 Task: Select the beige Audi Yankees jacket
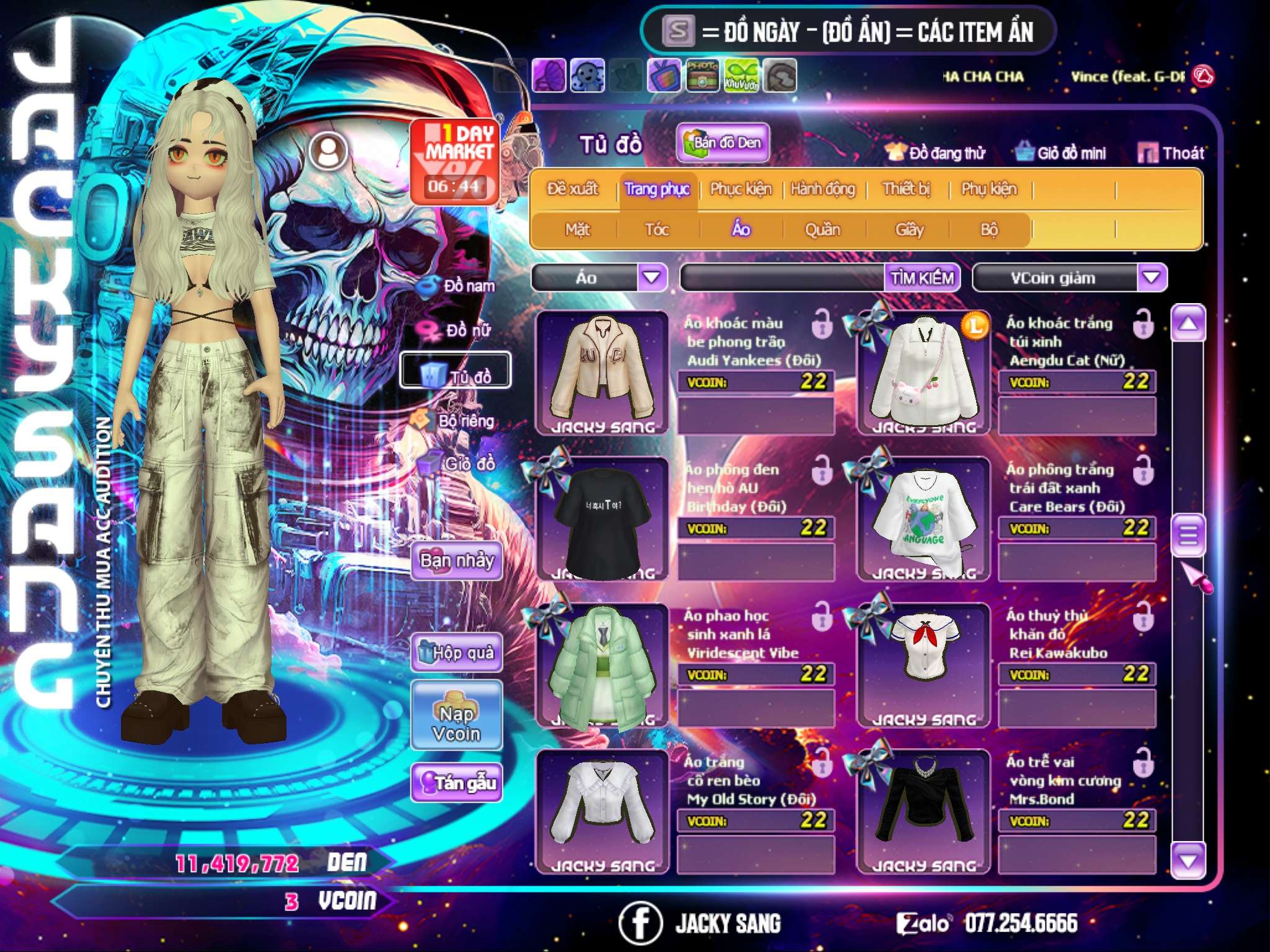[x=602, y=372]
